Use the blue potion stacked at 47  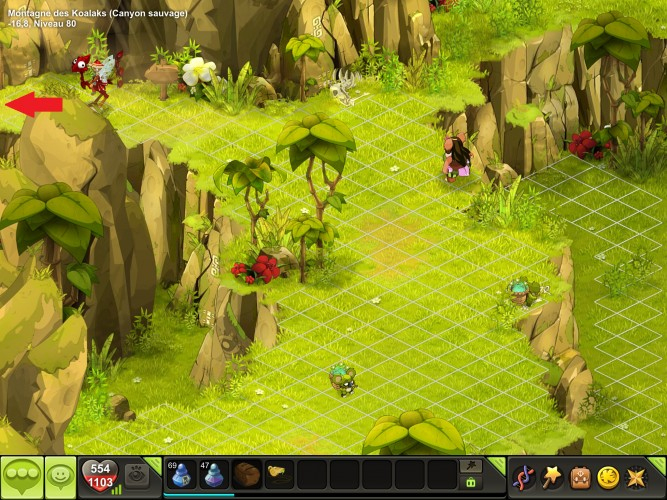click(x=213, y=474)
